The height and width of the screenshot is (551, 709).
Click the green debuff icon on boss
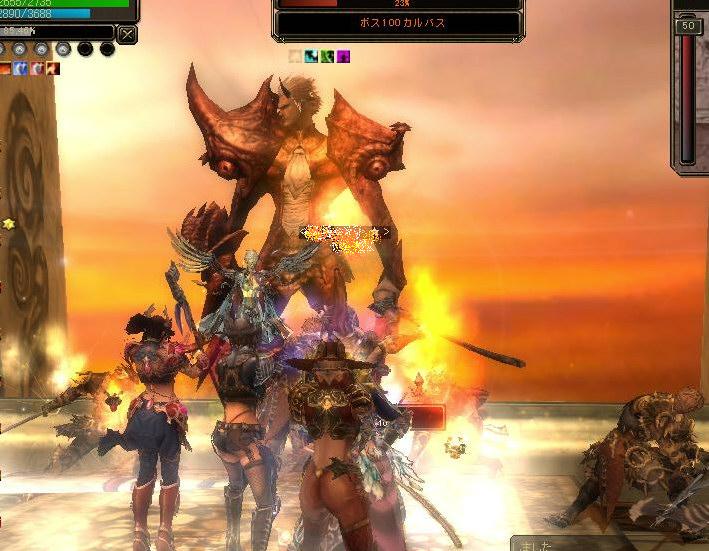[x=327, y=56]
